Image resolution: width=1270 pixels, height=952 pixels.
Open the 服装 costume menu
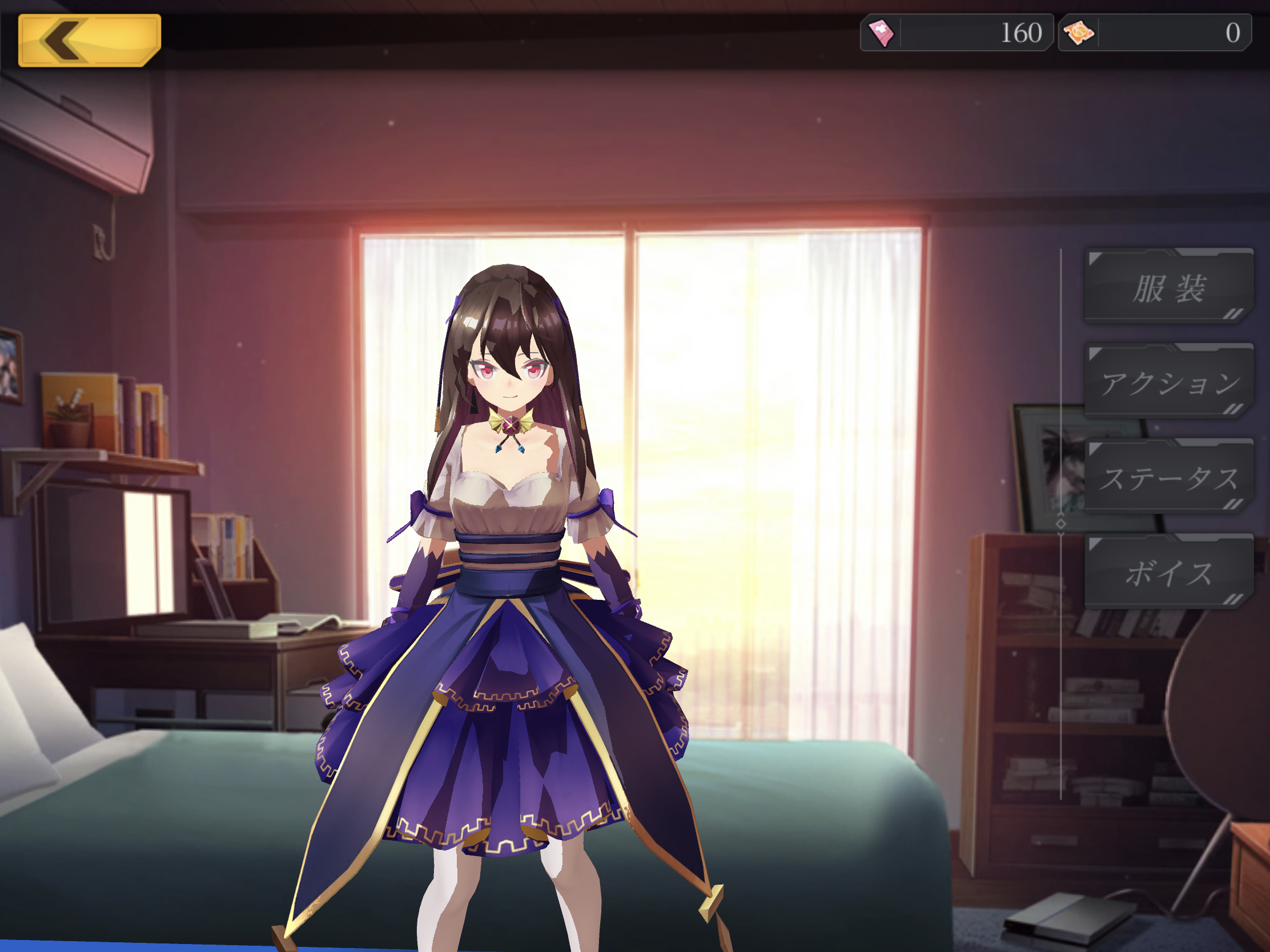1168,287
